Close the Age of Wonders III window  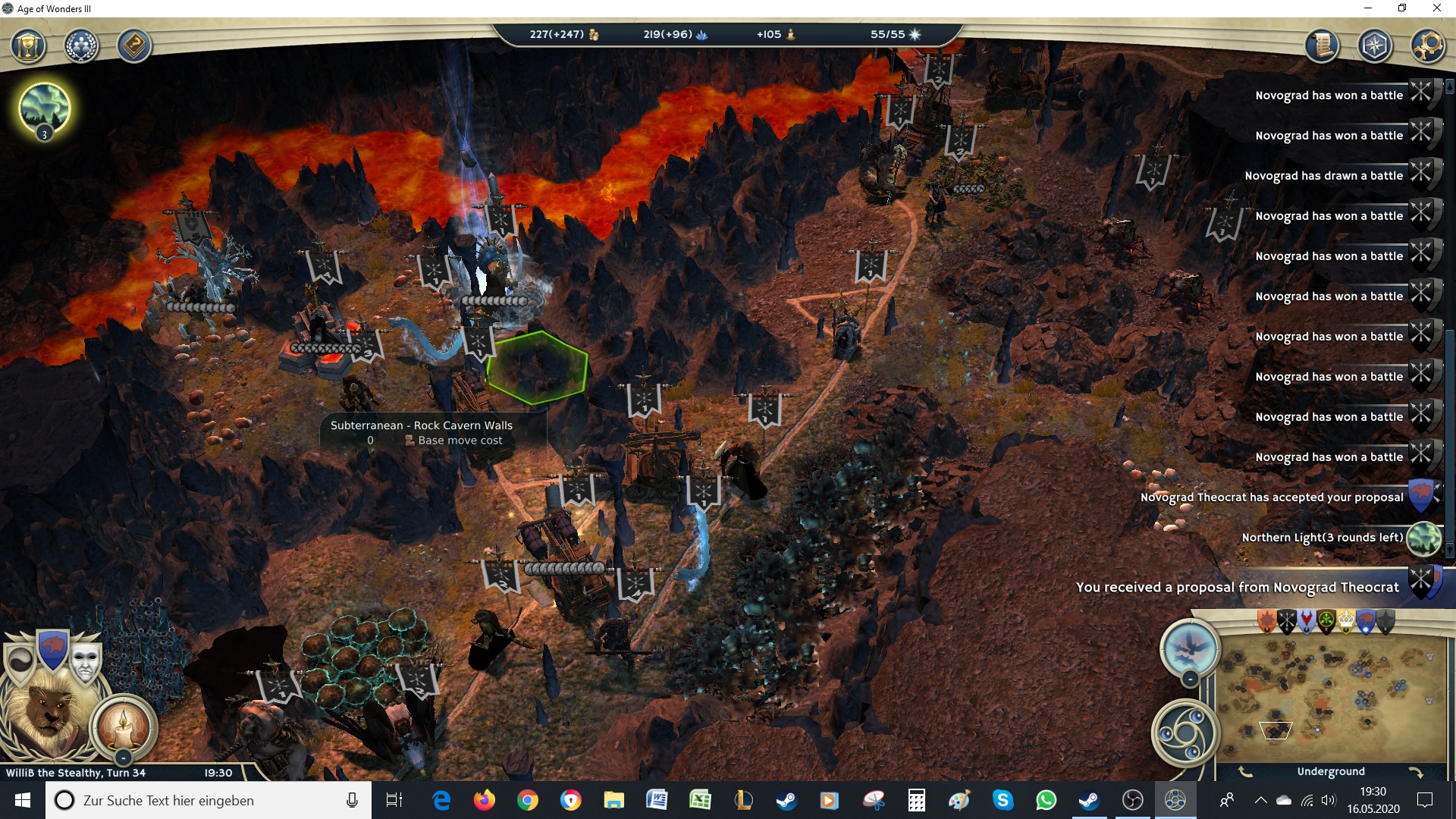click(1436, 8)
